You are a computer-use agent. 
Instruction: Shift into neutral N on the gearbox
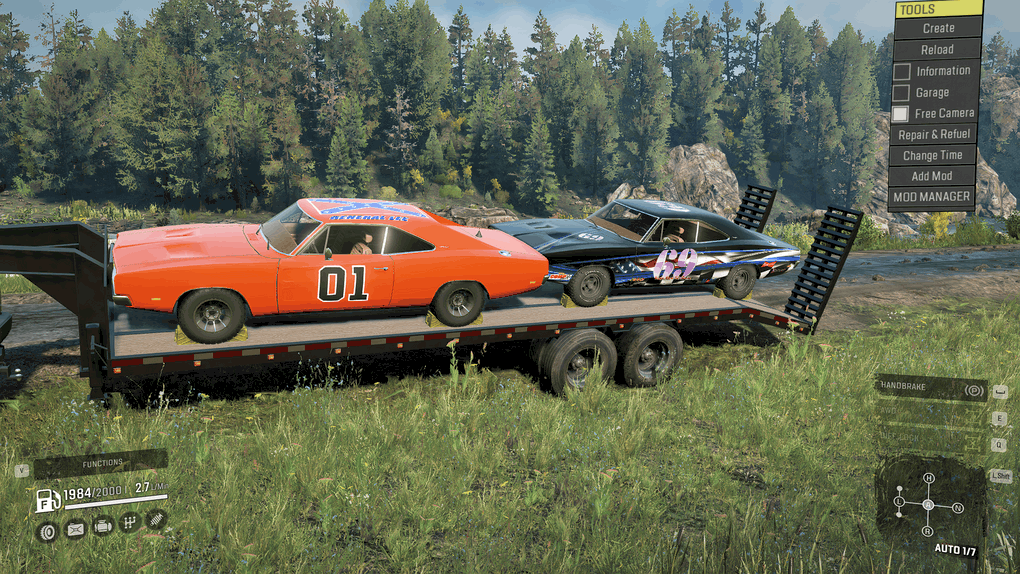[x=957, y=508]
